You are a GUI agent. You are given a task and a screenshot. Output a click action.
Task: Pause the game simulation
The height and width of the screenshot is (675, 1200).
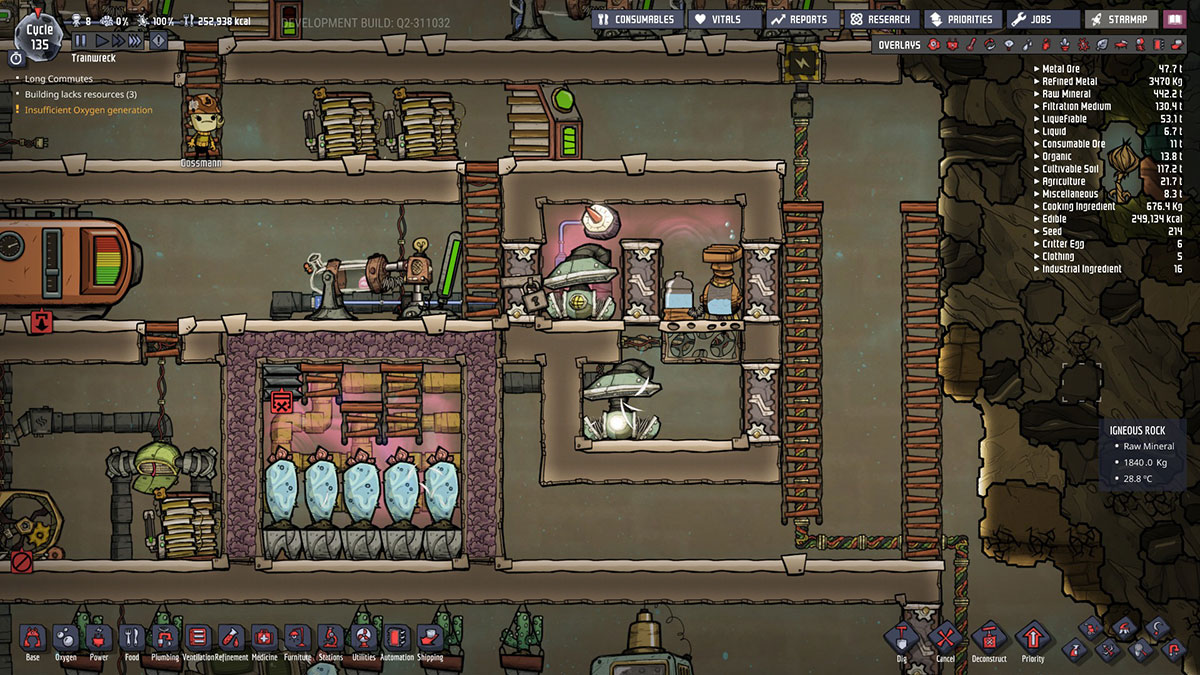80,41
